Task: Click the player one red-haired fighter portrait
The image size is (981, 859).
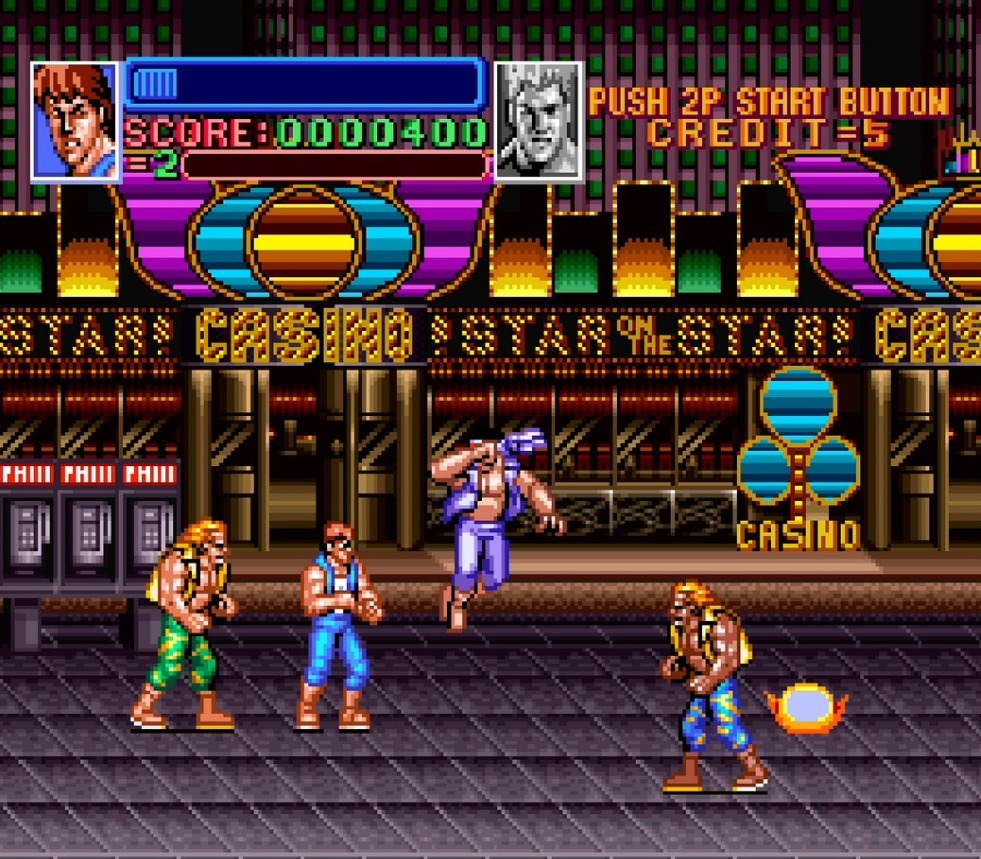Action: click(x=75, y=121)
